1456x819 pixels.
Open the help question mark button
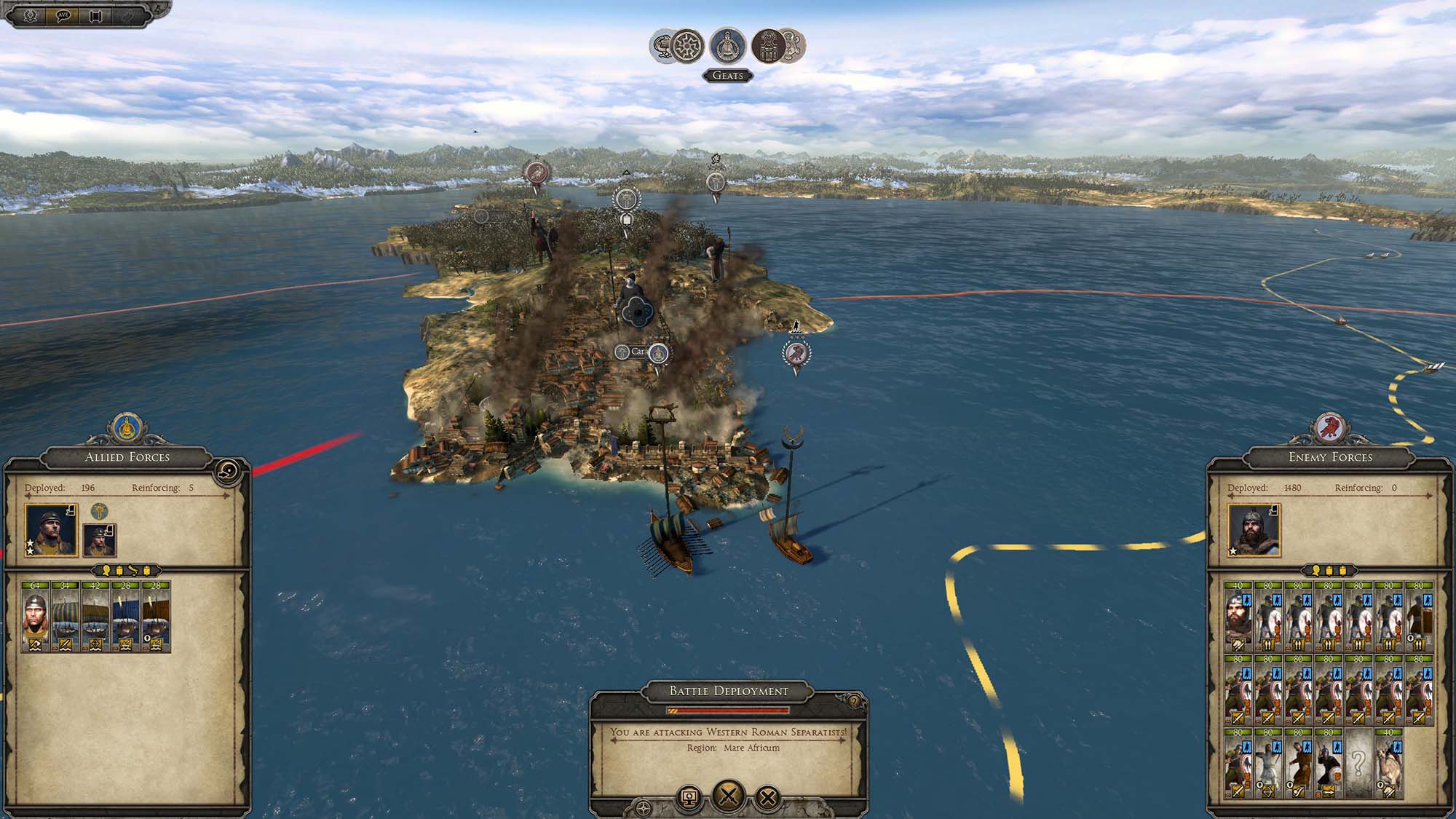pos(854,703)
